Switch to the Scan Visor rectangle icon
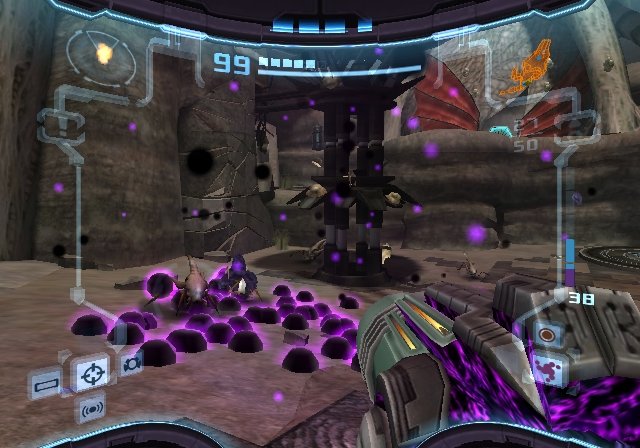This screenshot has height=448, width=640. point(46,382)
